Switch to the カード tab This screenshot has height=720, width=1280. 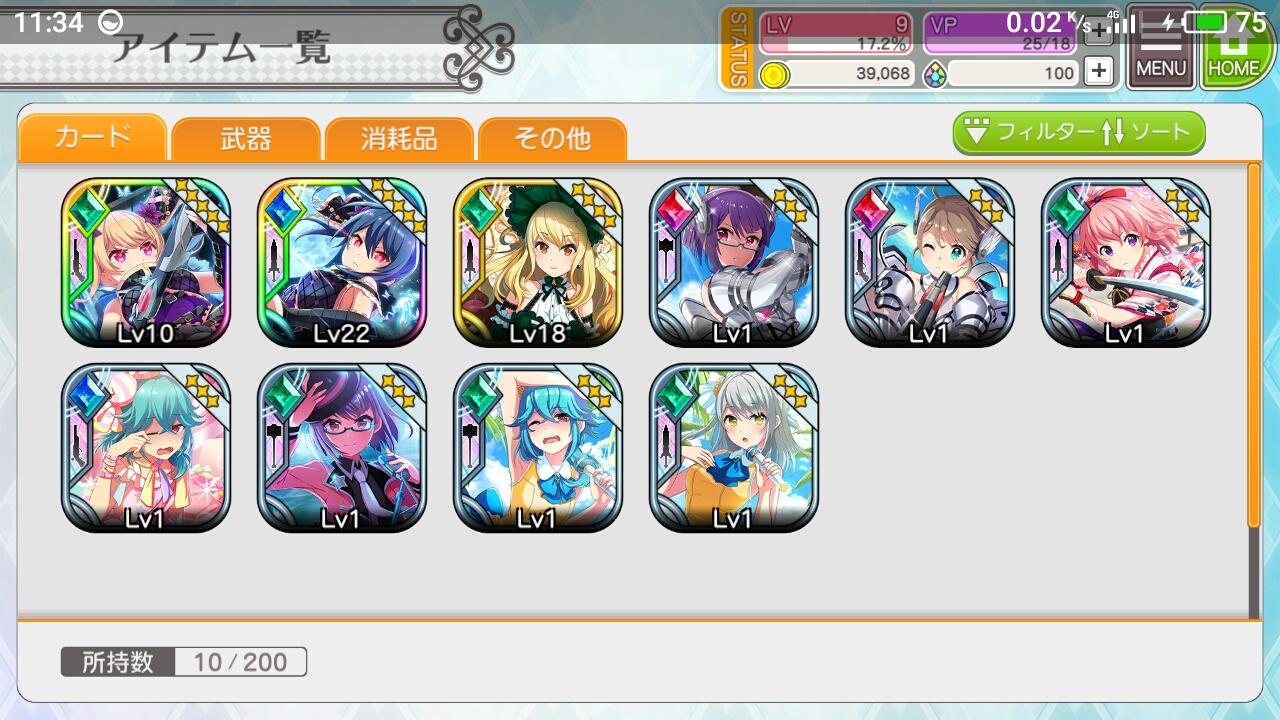91,140
